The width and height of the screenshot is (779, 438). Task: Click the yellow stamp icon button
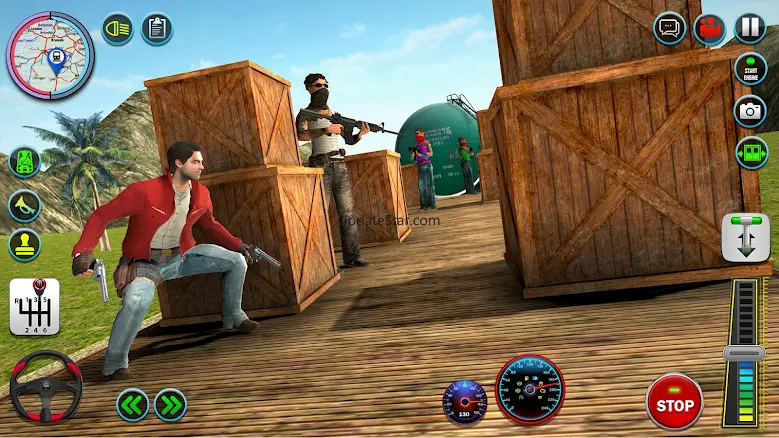(24, 245)
